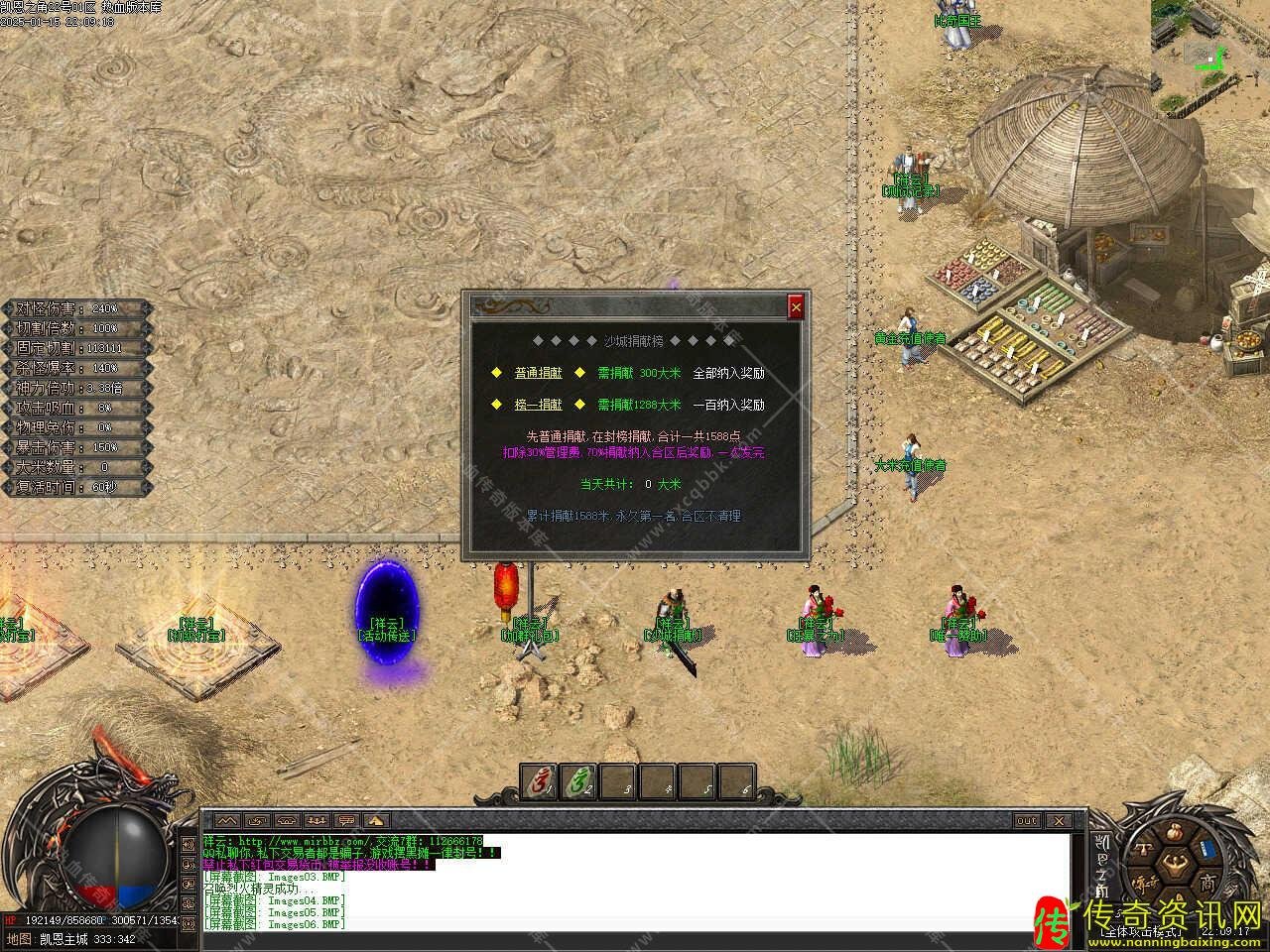The width and height of the screenshot is (1270, 952).
Task: Click the blue book icon on the wheel
Action: (x=1207, y=850)
